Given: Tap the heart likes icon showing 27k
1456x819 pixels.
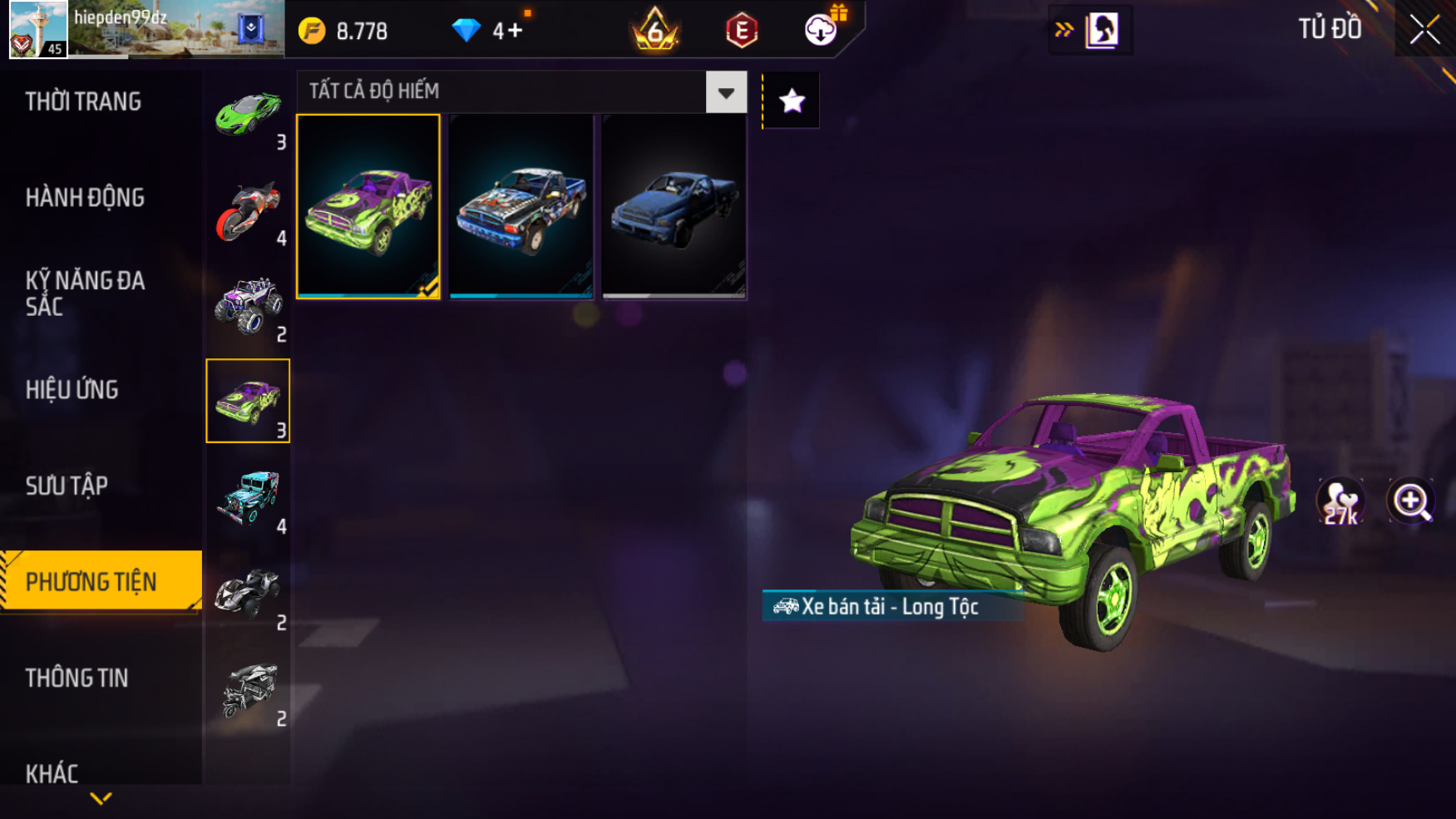Looking at the screenshot, I should click(1340, 501).
